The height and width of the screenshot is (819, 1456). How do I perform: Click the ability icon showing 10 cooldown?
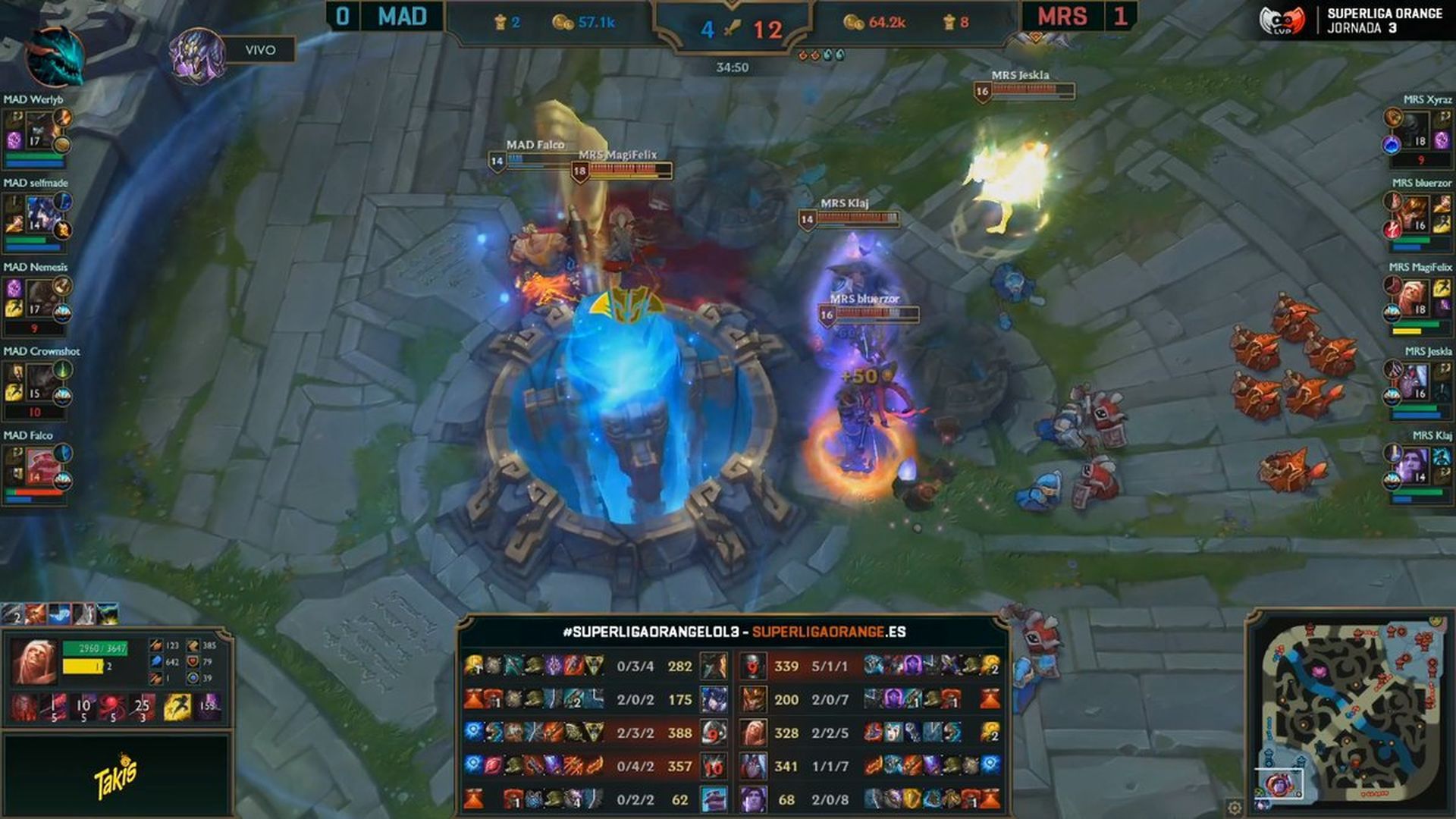[83, 707]
